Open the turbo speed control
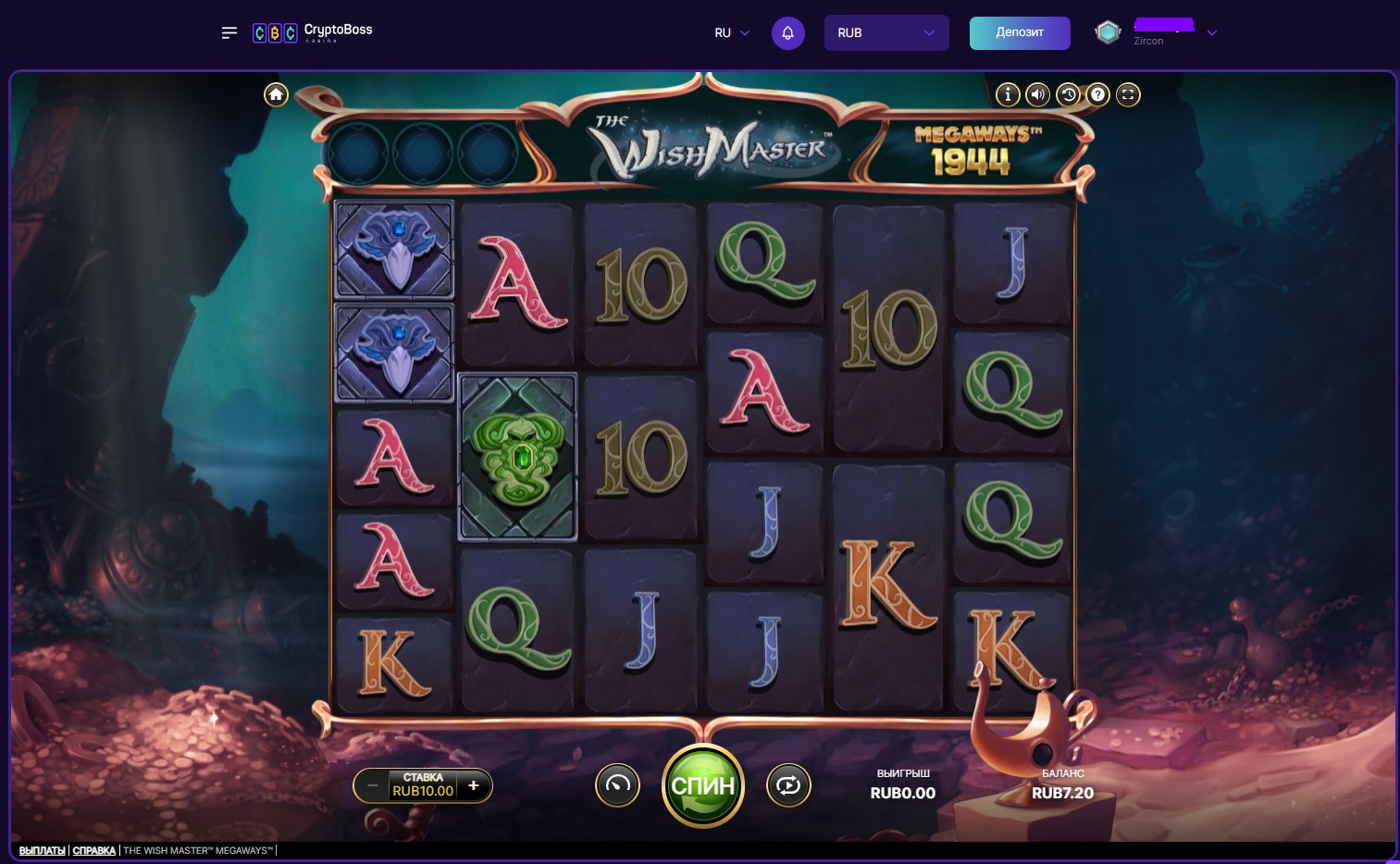The width and height of the screenshot is (1400, 864). [x=617, y=785]
